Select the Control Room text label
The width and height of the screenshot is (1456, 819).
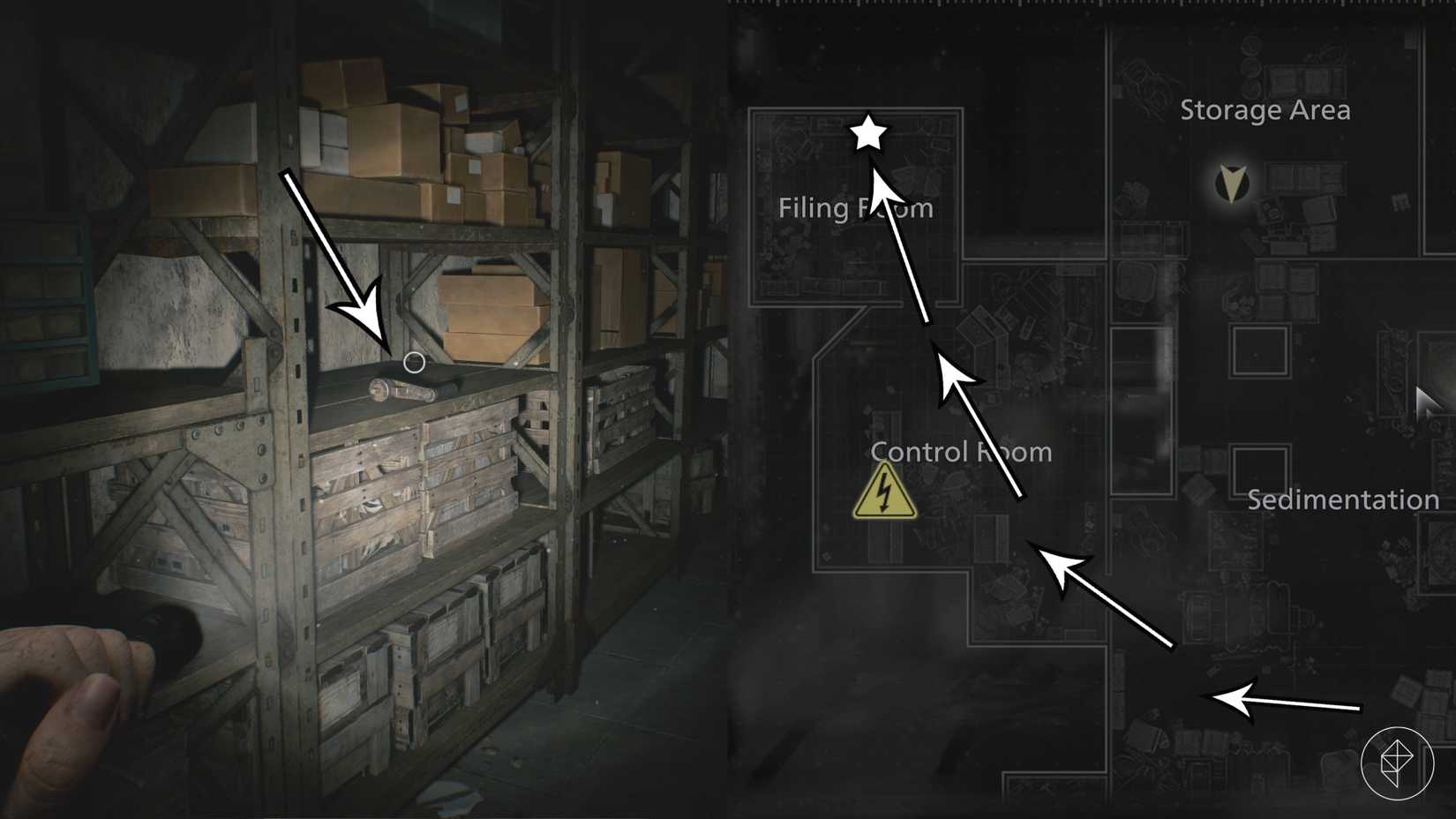pos(961,451)
